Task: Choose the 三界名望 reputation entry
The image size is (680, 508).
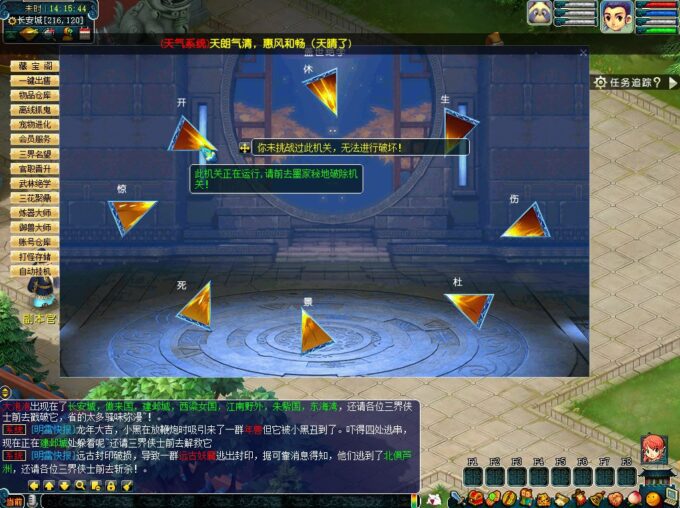Action: (x=34, y=154)
